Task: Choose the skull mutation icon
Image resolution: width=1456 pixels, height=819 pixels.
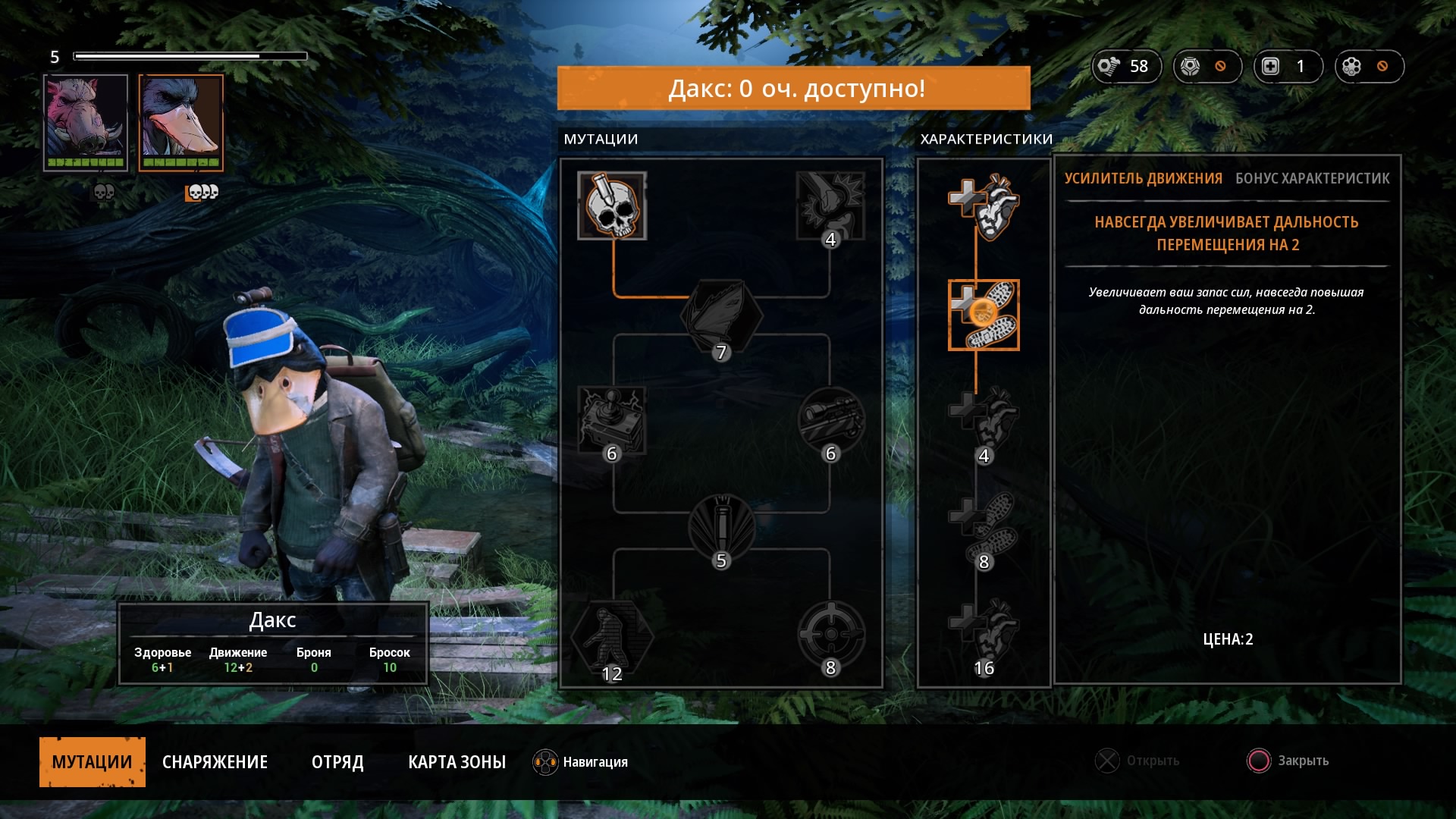Action: click(612, 206)
